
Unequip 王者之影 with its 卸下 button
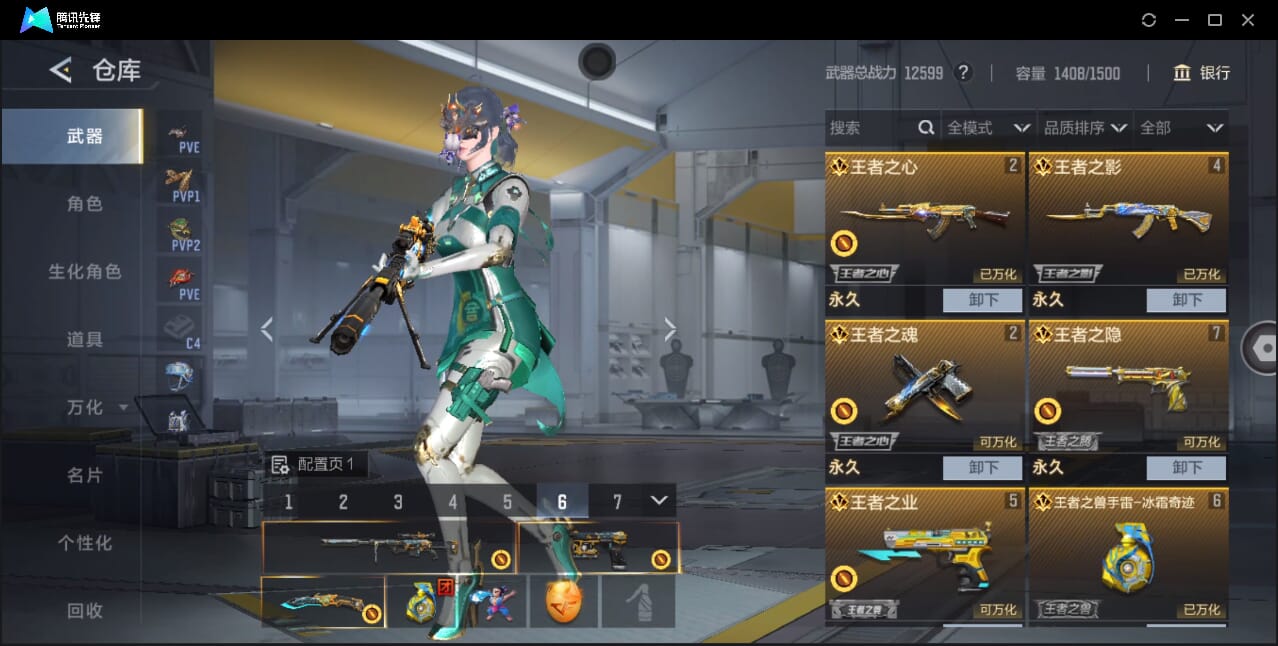point(1186,300)
